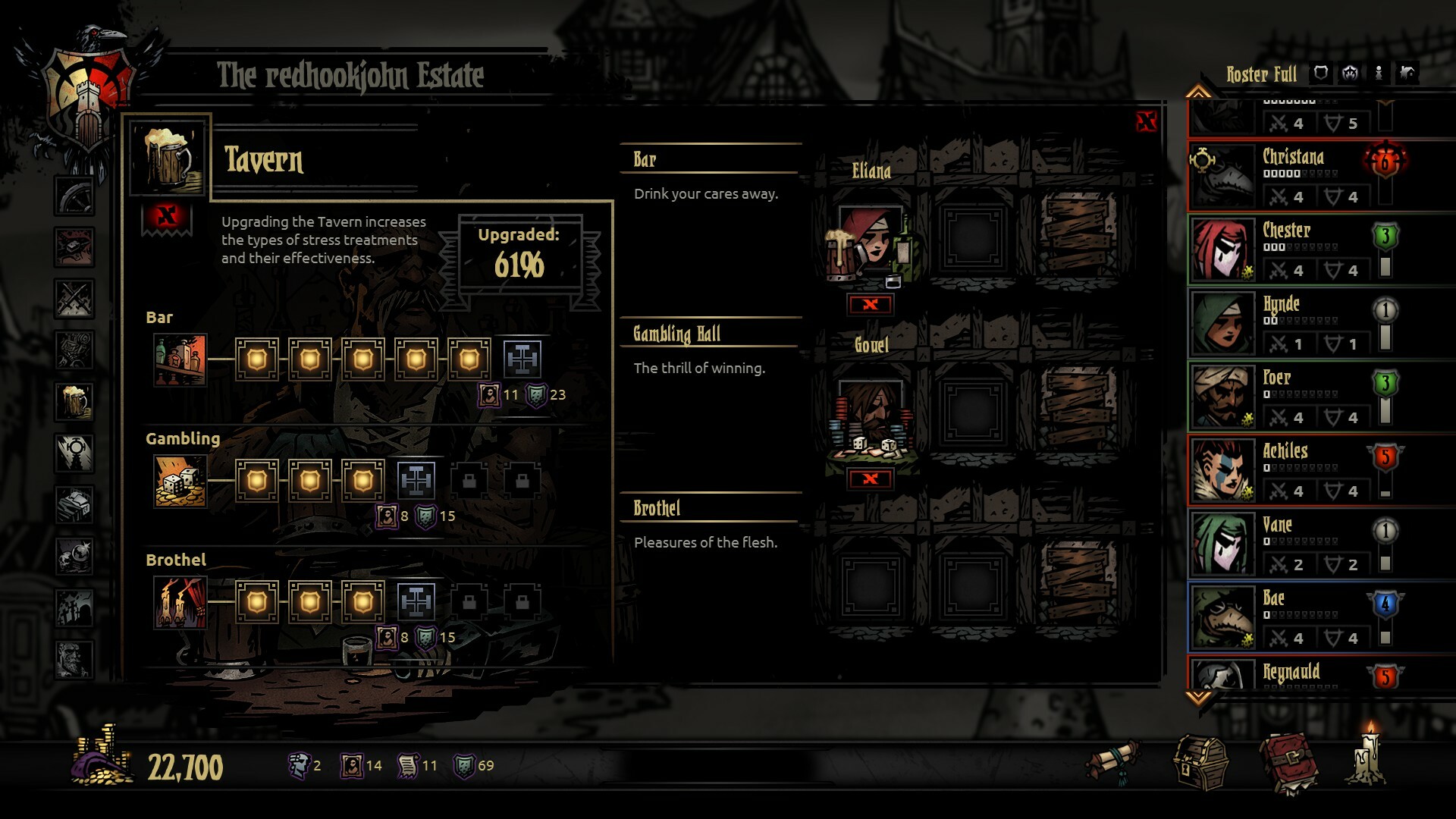Buy the next Brothel upgrade

416,601
